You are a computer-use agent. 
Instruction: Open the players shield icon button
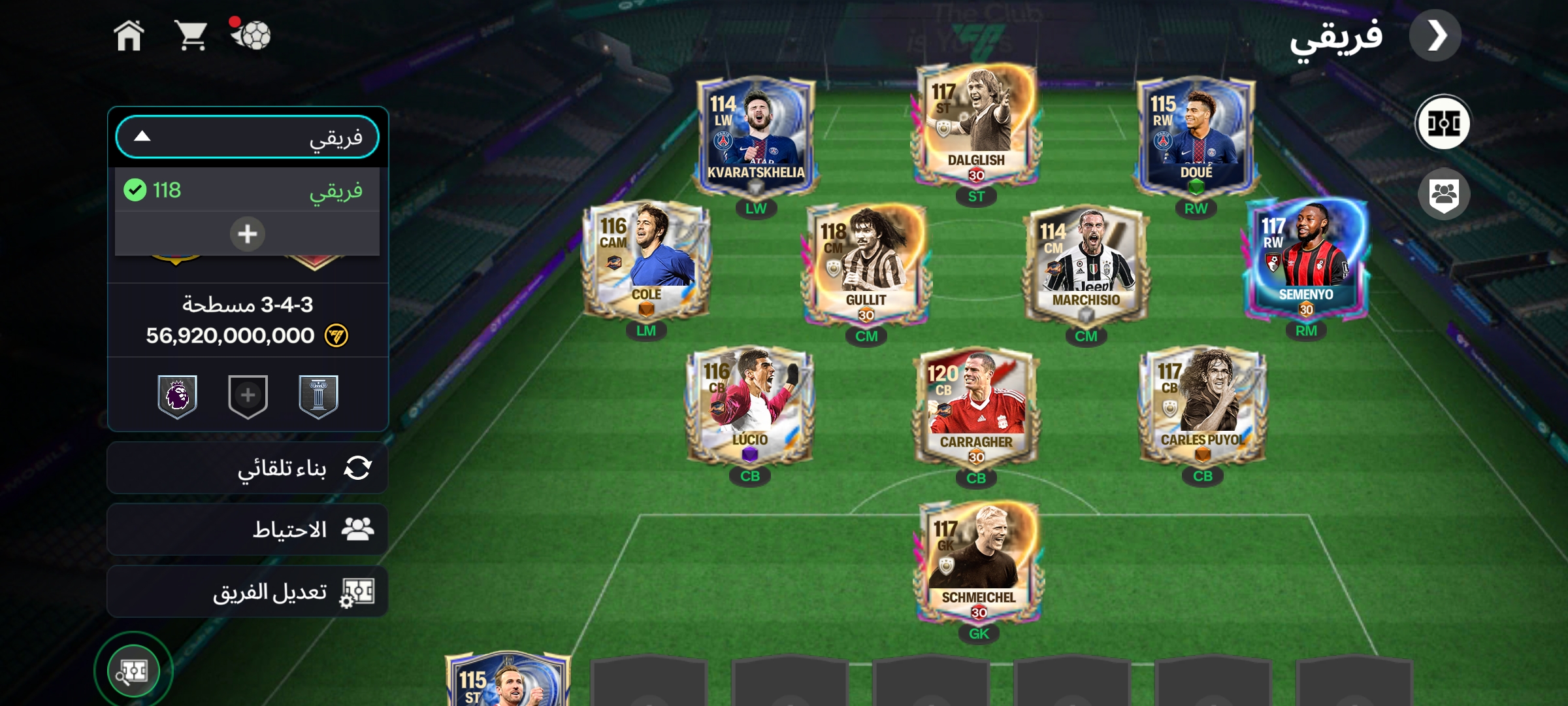click(1443, 194)
